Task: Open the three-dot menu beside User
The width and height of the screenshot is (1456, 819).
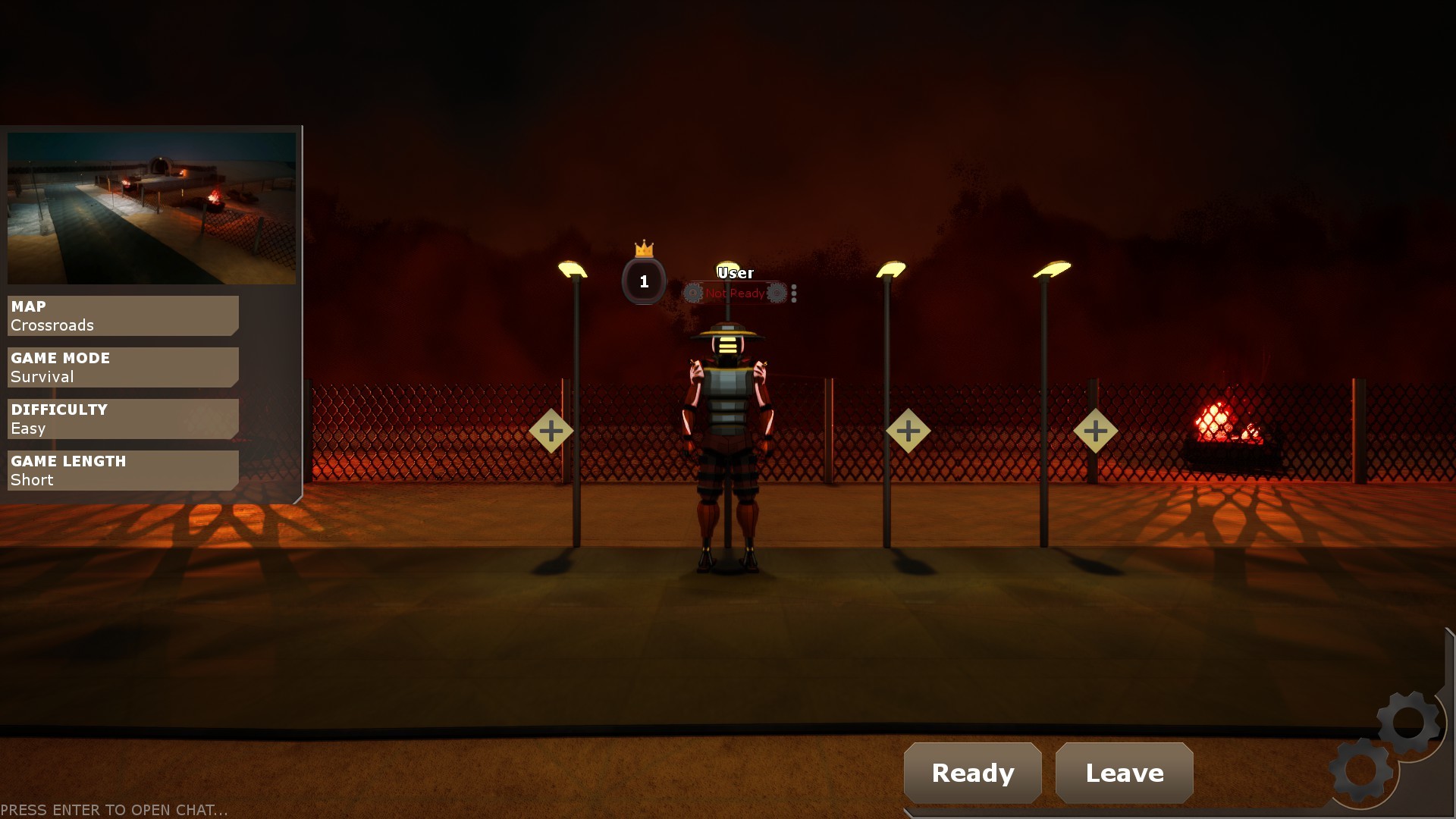Action: coord(794,293)
